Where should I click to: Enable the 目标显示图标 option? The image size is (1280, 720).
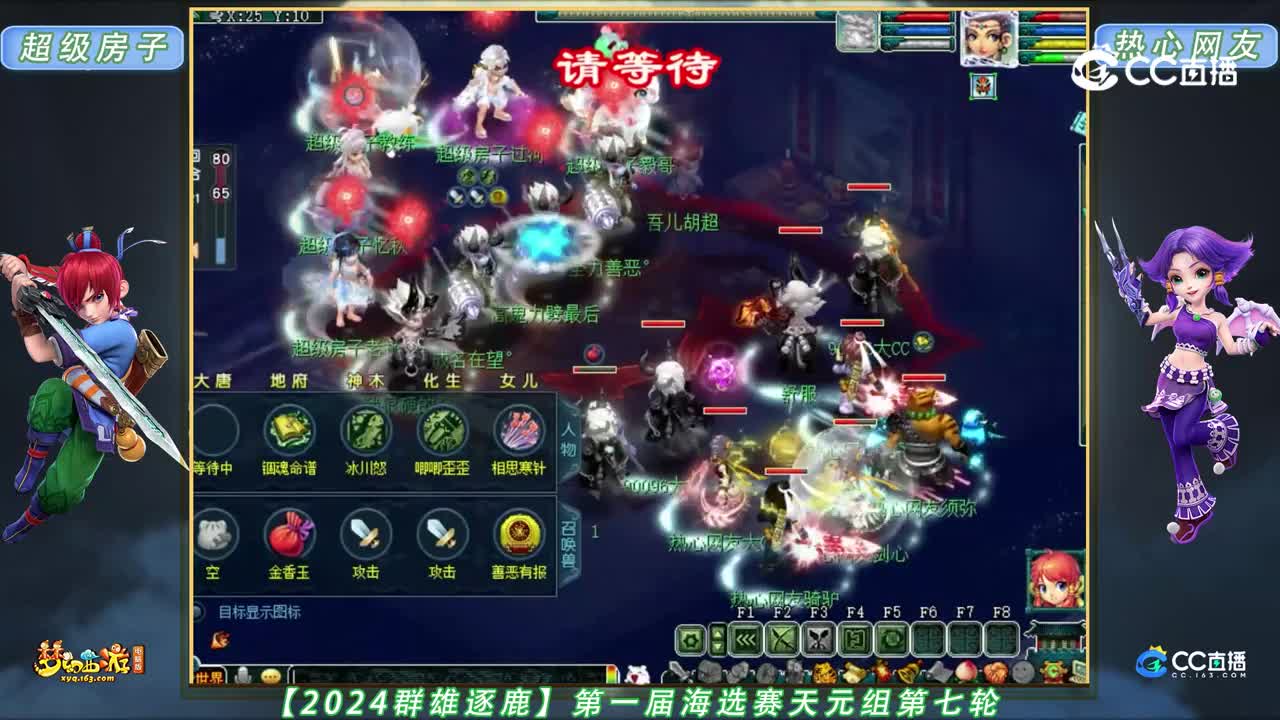199,610
